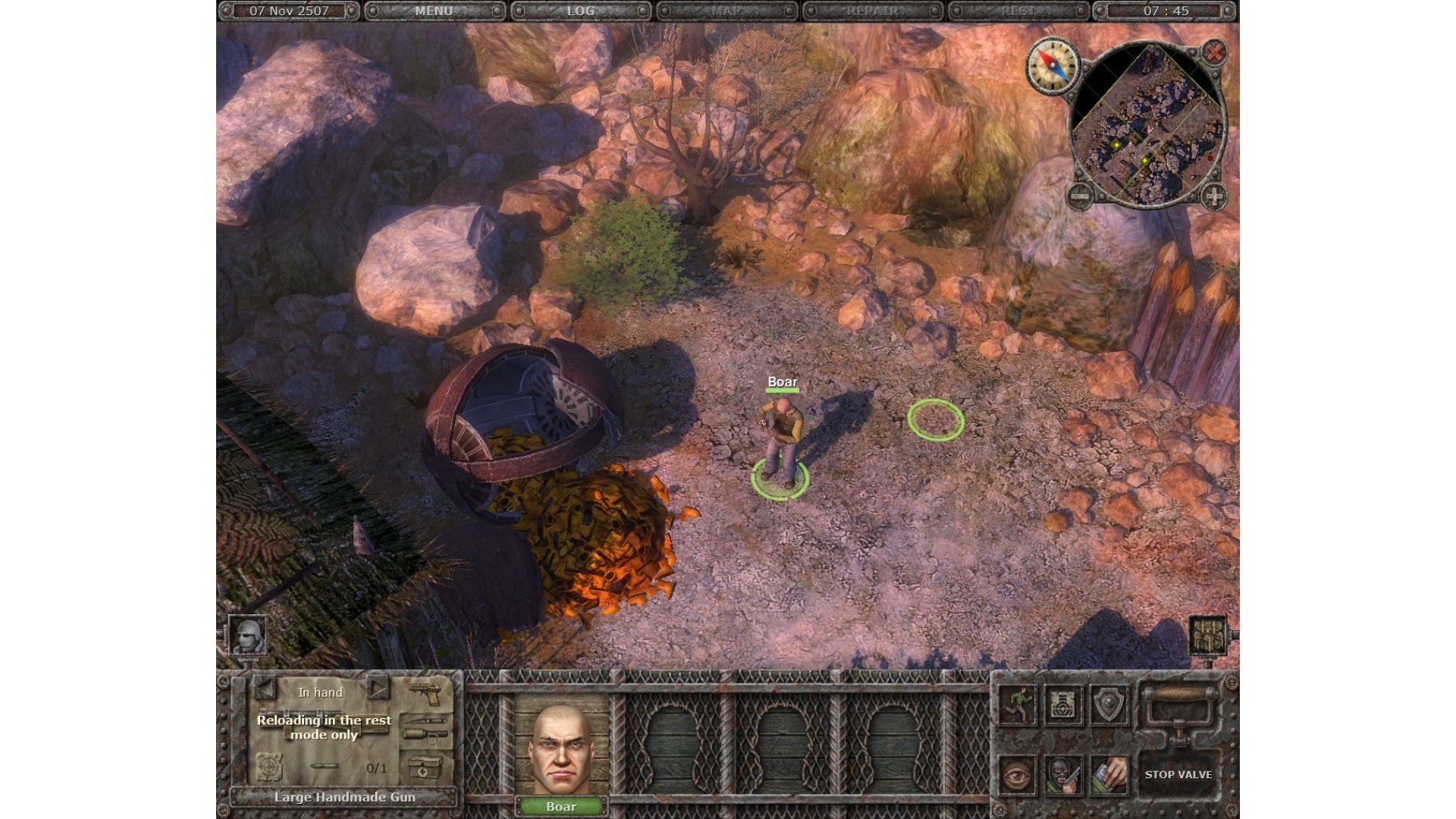Open the LOG button
Screen dimensions: 1456x819
580,11
